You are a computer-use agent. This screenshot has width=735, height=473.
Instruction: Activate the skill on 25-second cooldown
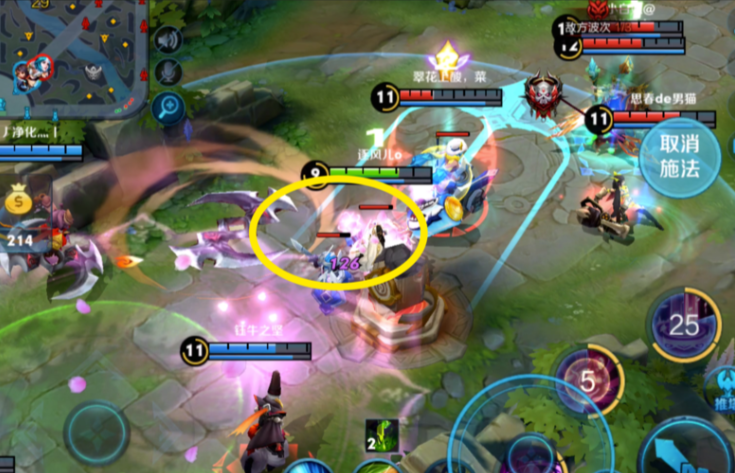click(x=684, y=325)
